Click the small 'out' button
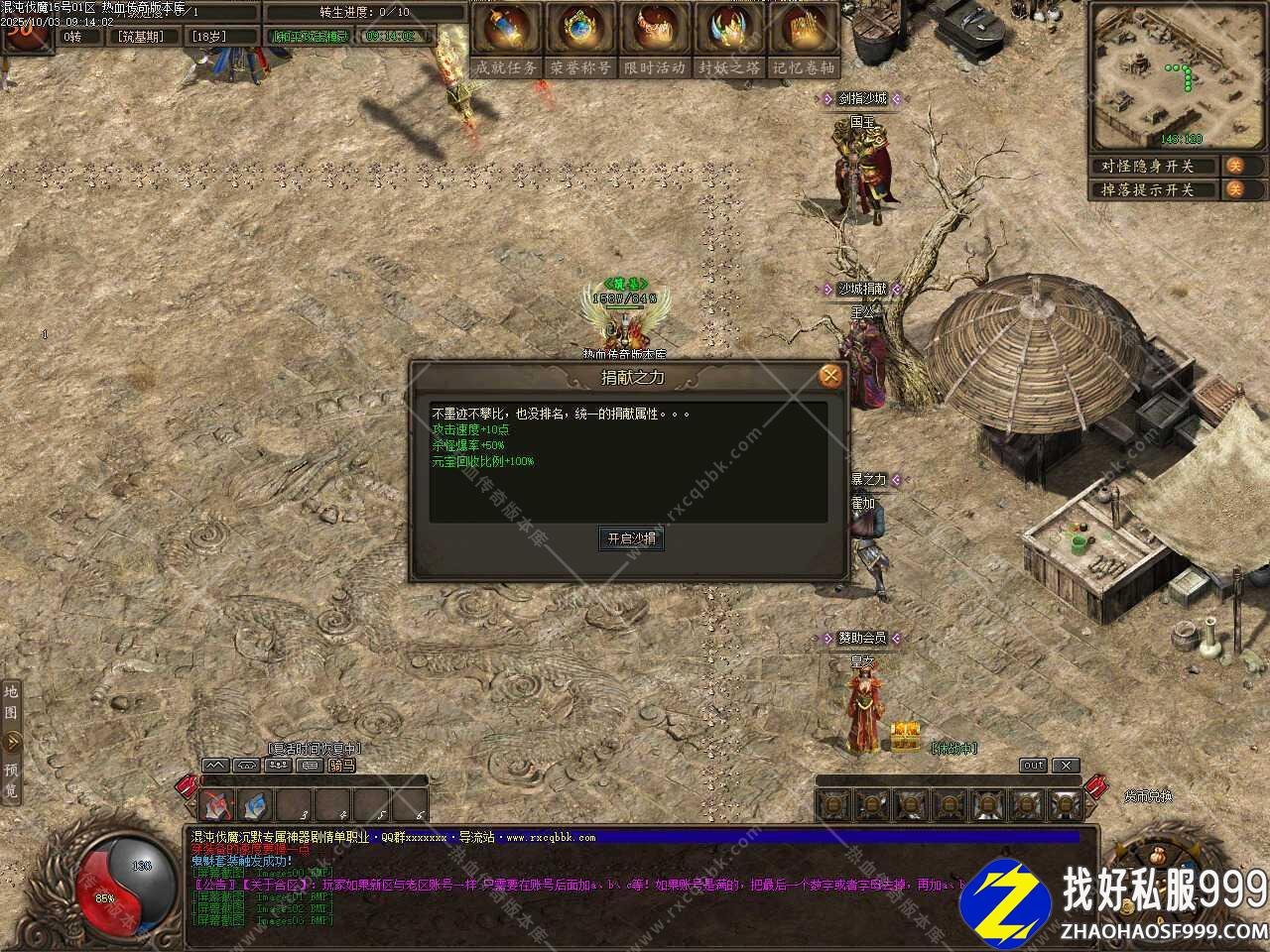1270x952 pixels. [1034, 766]
